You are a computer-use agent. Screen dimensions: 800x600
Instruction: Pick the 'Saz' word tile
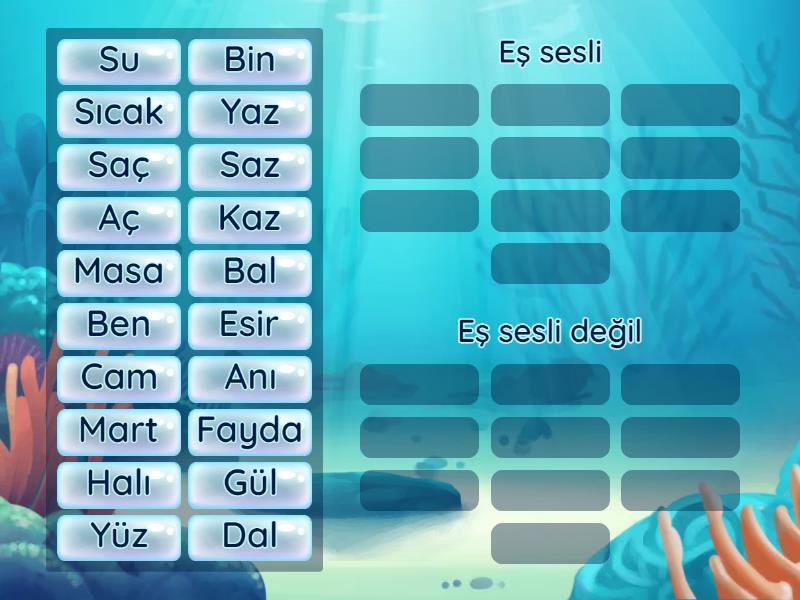pyautogui.click(x=250, y=167)
